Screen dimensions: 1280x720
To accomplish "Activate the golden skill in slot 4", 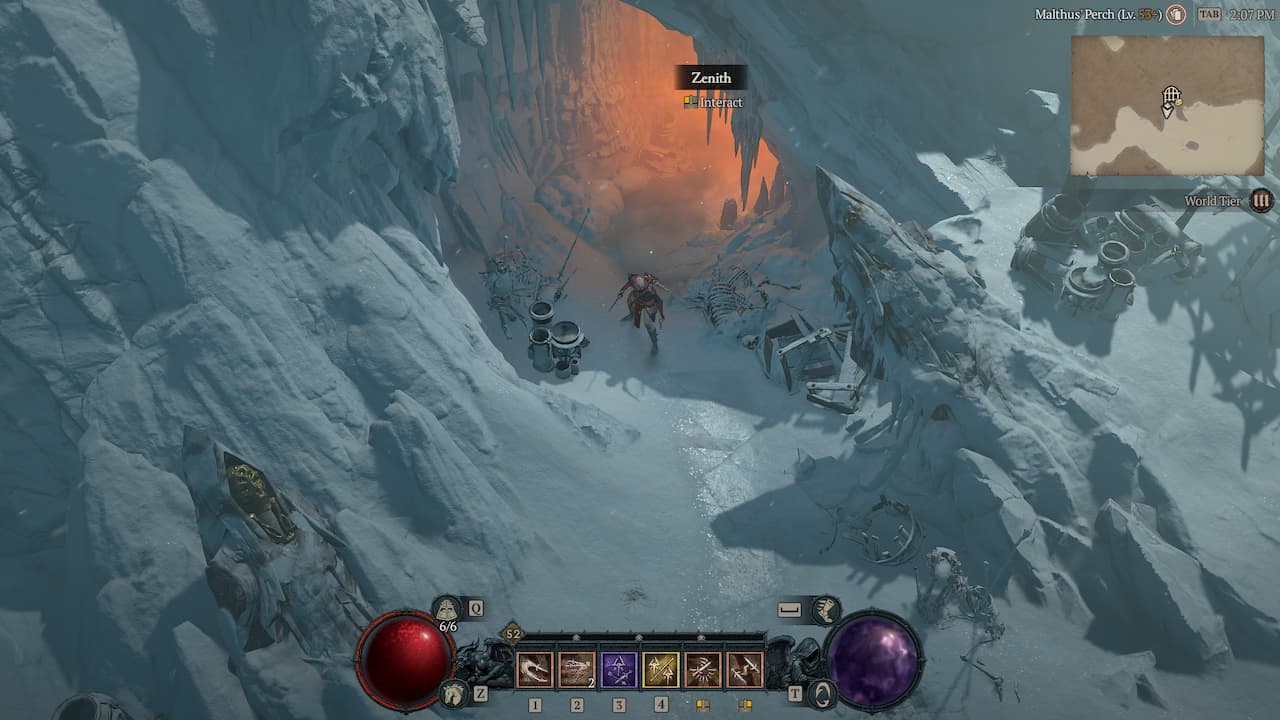I will click(661, 668).
